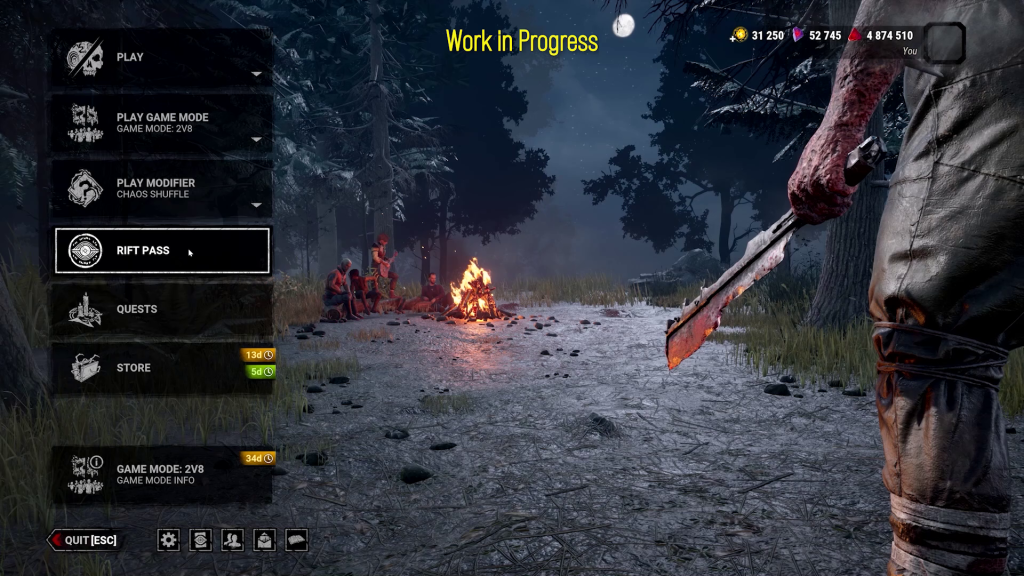Show the Quests menu
The image size is (1024, 576).
[162, 310]
